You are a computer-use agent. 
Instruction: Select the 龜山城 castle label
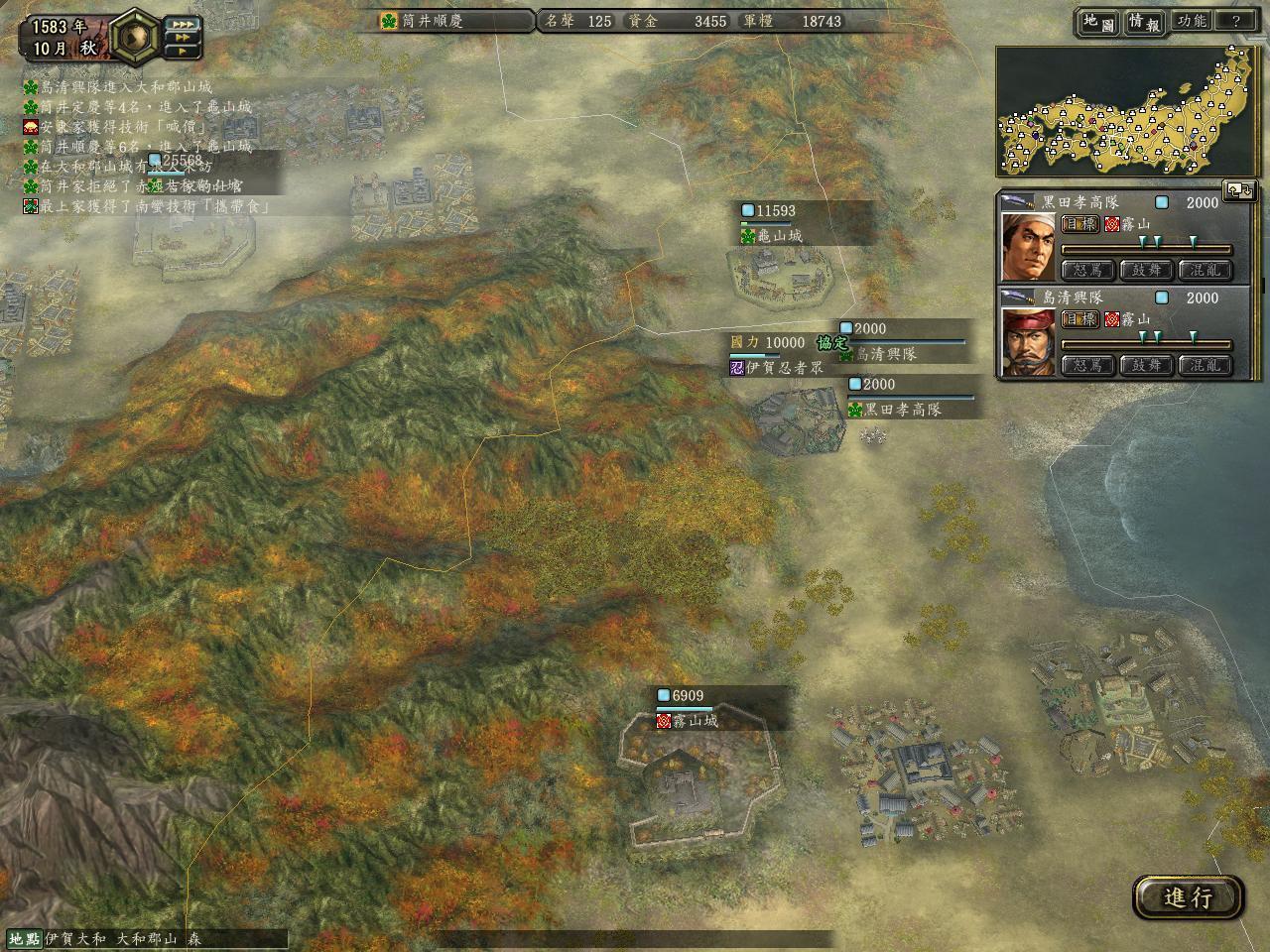(778, 236)
